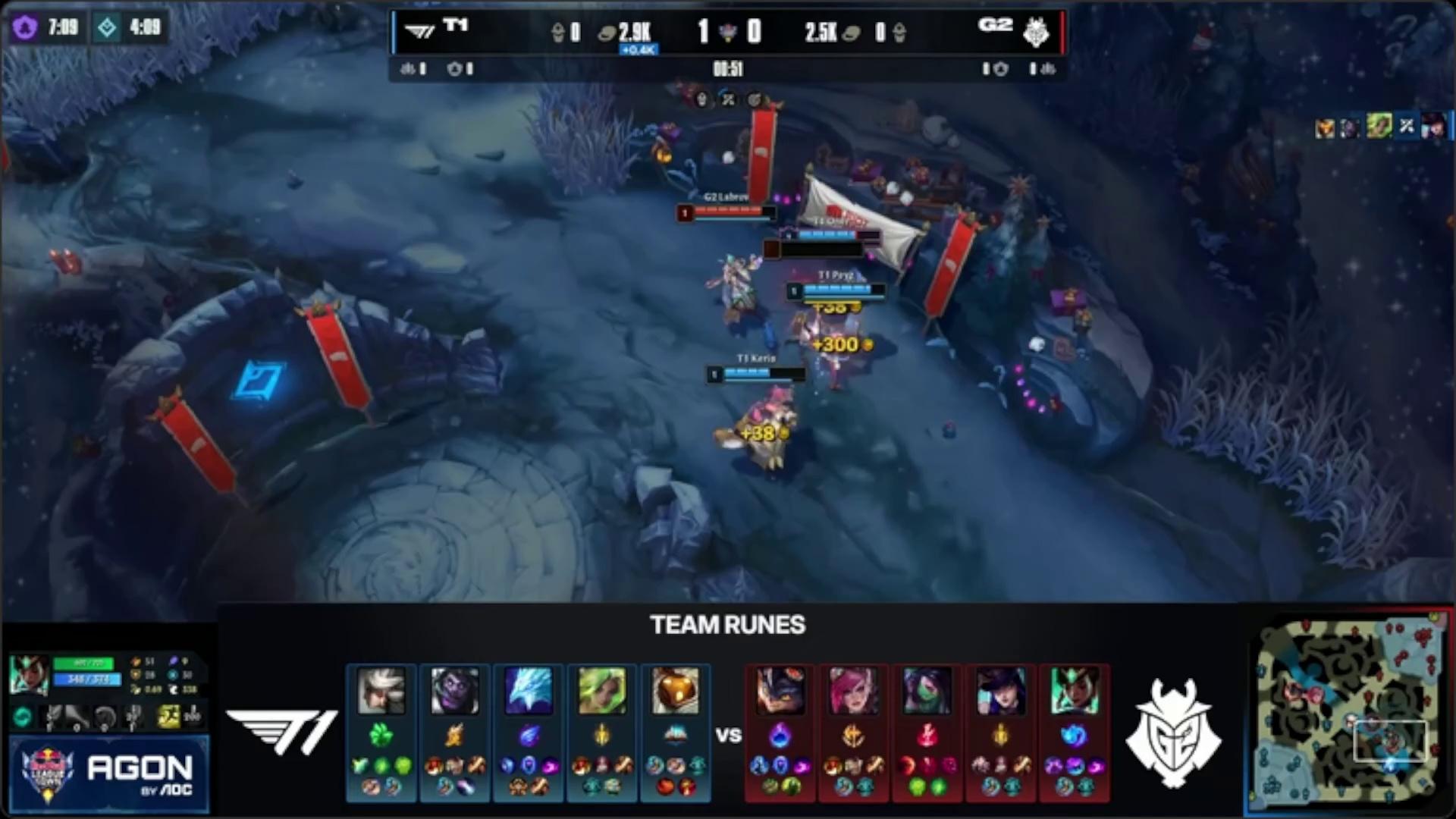The width and height of the screenshot is (1456, 819).
Task: Select the golden Bard portrait
Action: pos(675,691)
